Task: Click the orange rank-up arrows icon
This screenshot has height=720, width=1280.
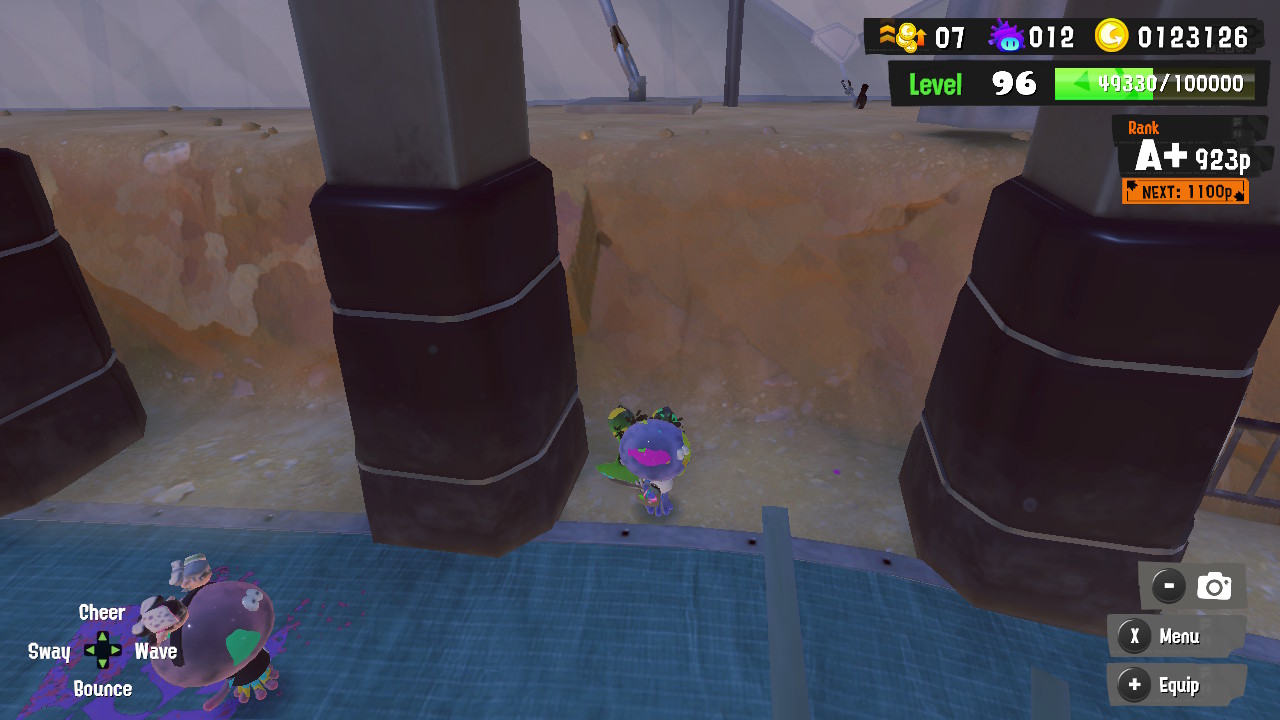Action: 885,36
